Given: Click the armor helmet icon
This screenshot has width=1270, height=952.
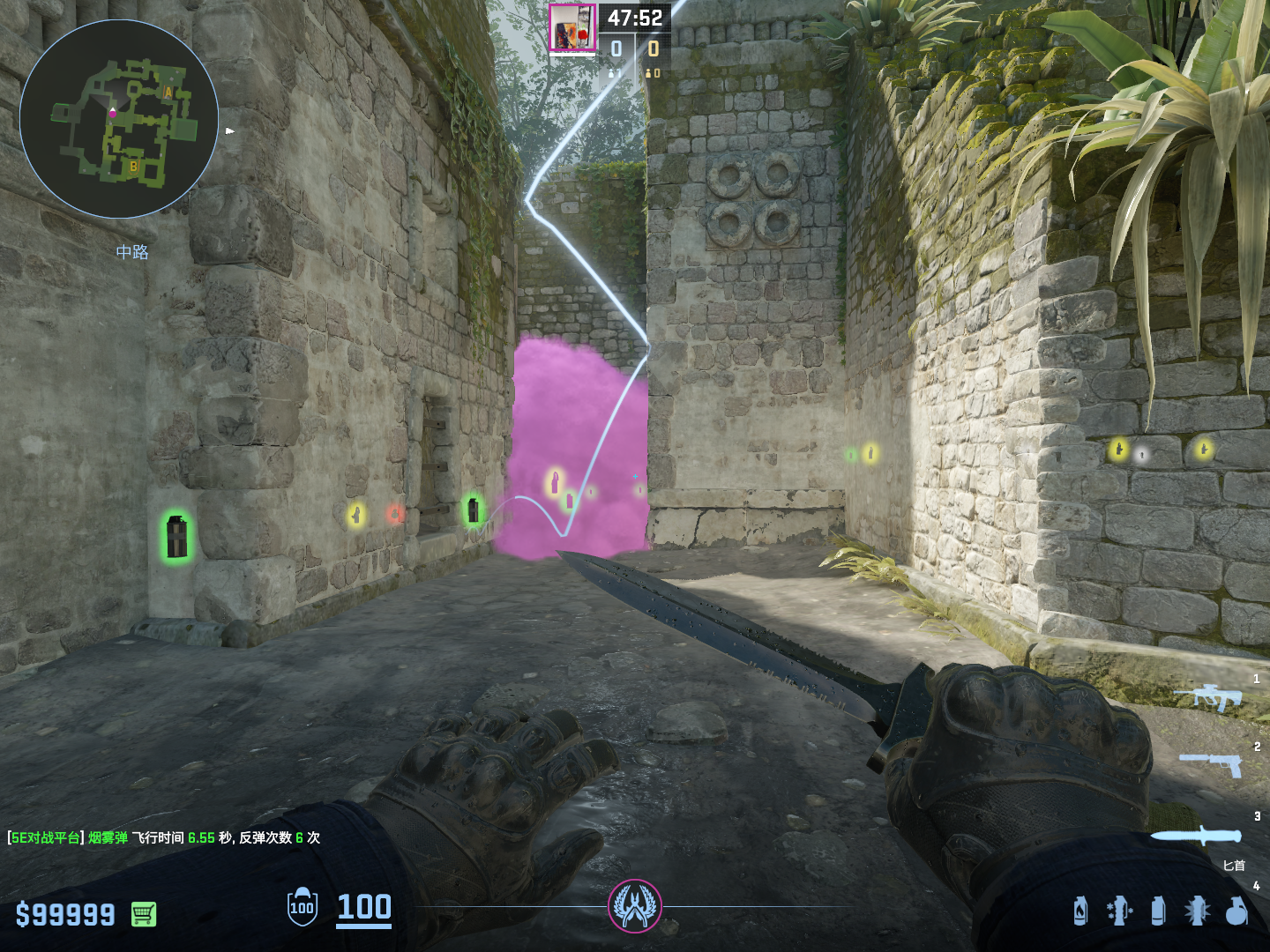Looking at the screenshot, I should [x=303, y=907].
